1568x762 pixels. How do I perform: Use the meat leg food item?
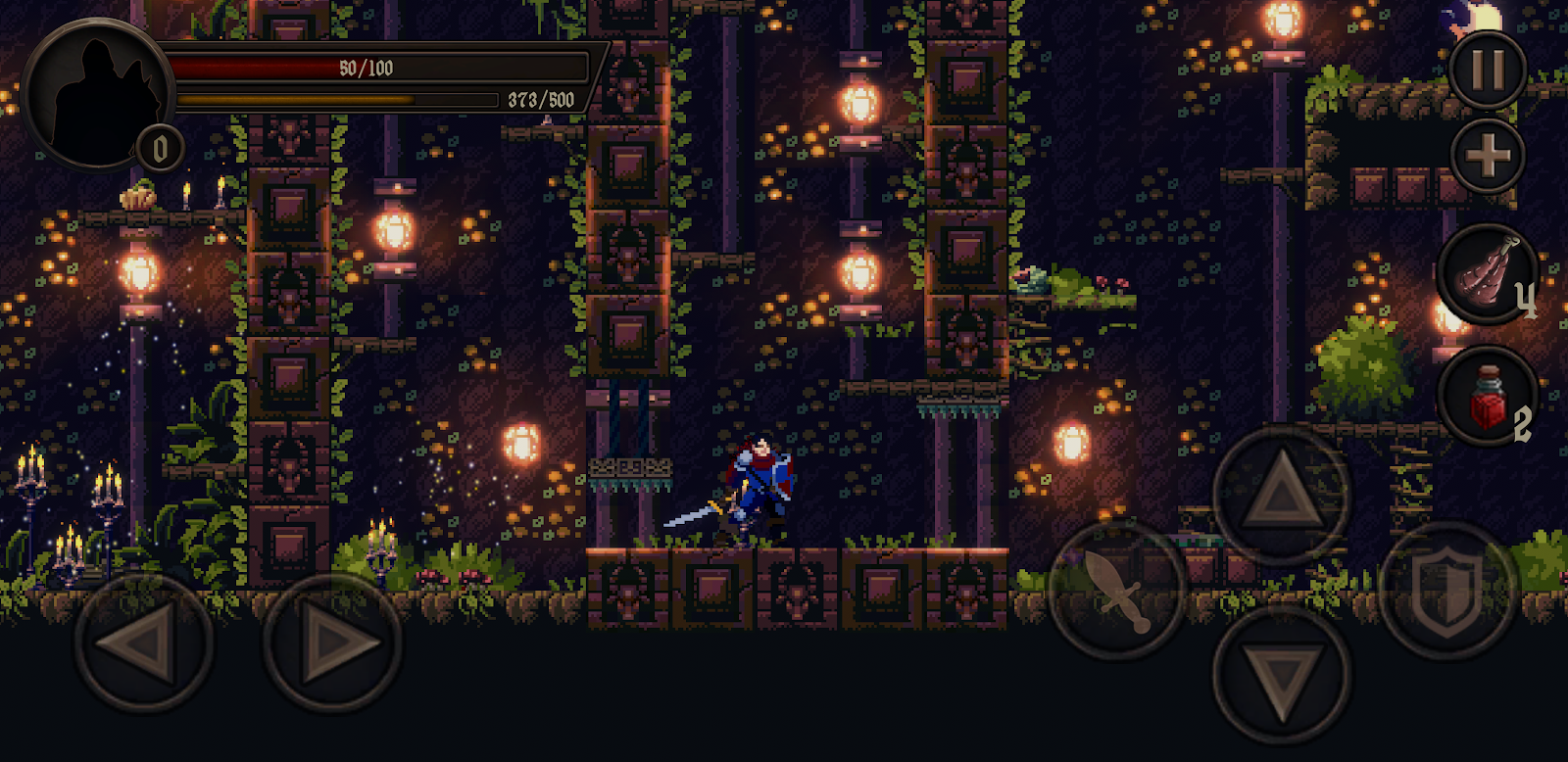1487,273
